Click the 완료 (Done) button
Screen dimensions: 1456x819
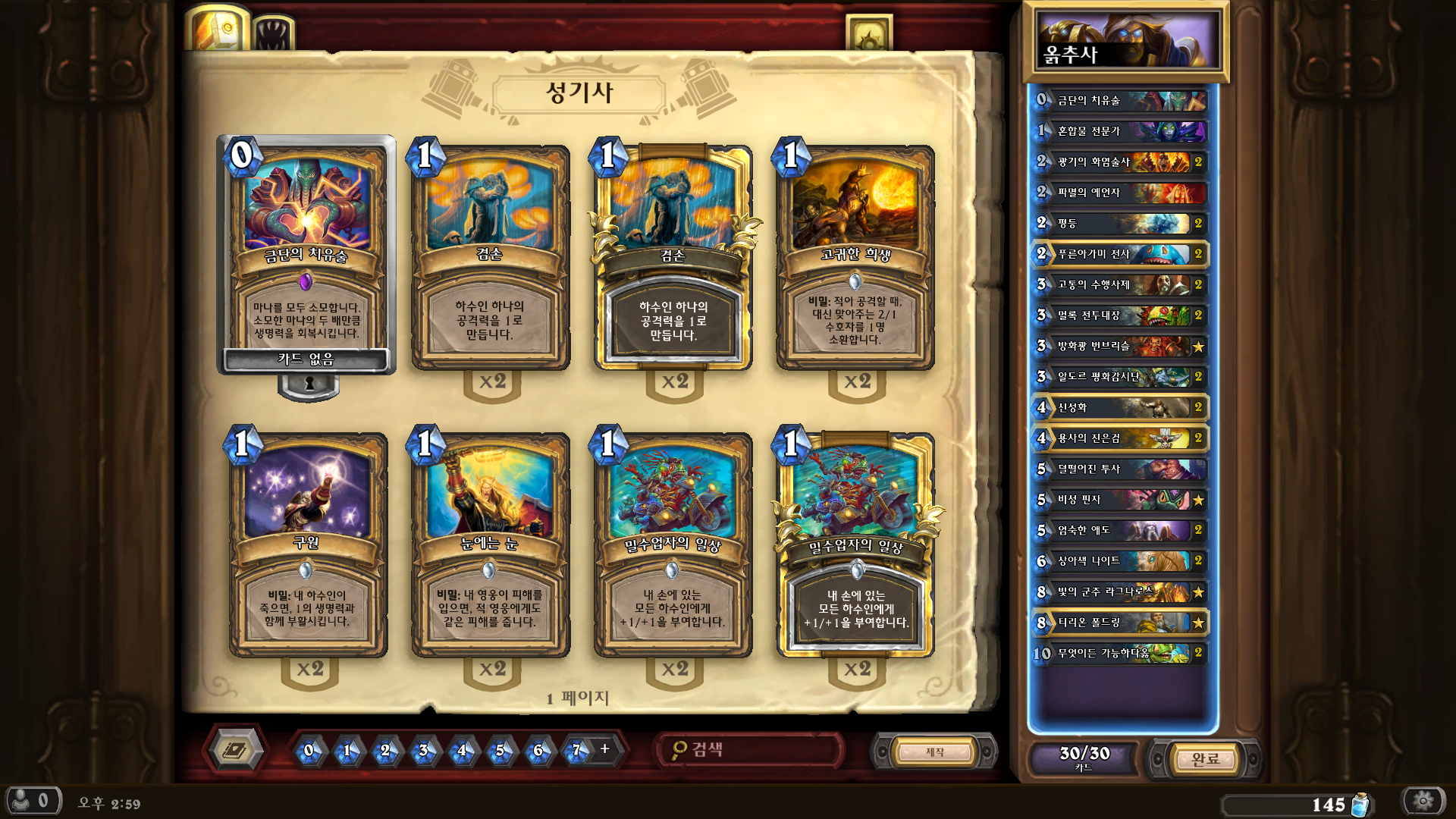click(x=1204, y=758)
